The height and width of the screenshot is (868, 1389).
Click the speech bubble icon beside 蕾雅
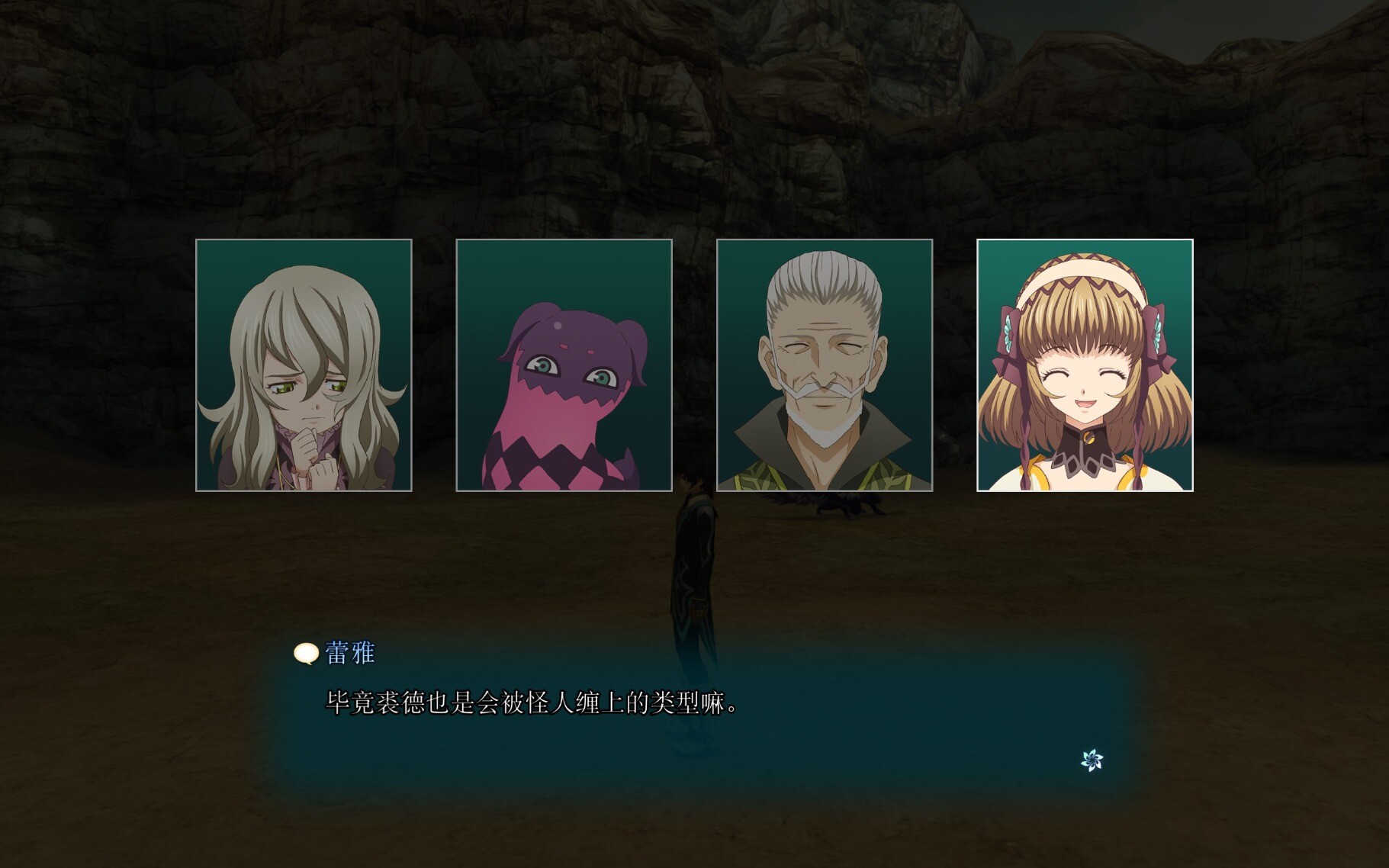[306, 654]
